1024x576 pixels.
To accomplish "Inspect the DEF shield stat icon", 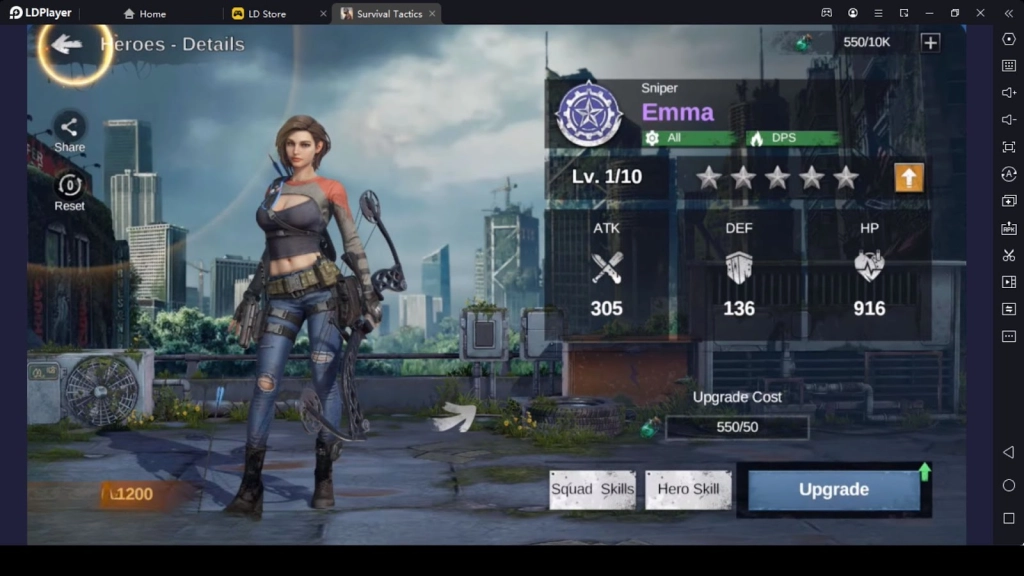I will tap(739, 267).
